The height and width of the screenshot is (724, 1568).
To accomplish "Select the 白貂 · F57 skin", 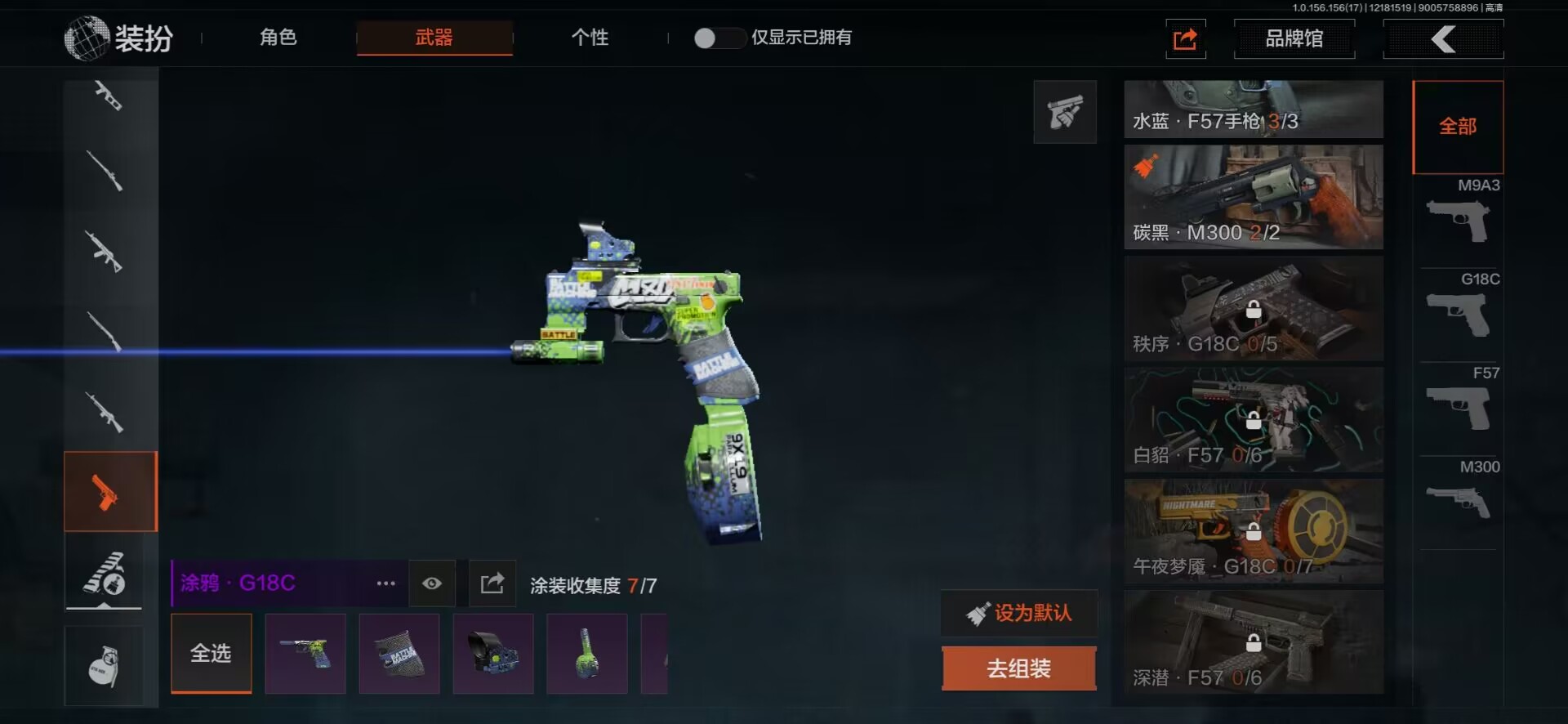I will click(1254, 420).
